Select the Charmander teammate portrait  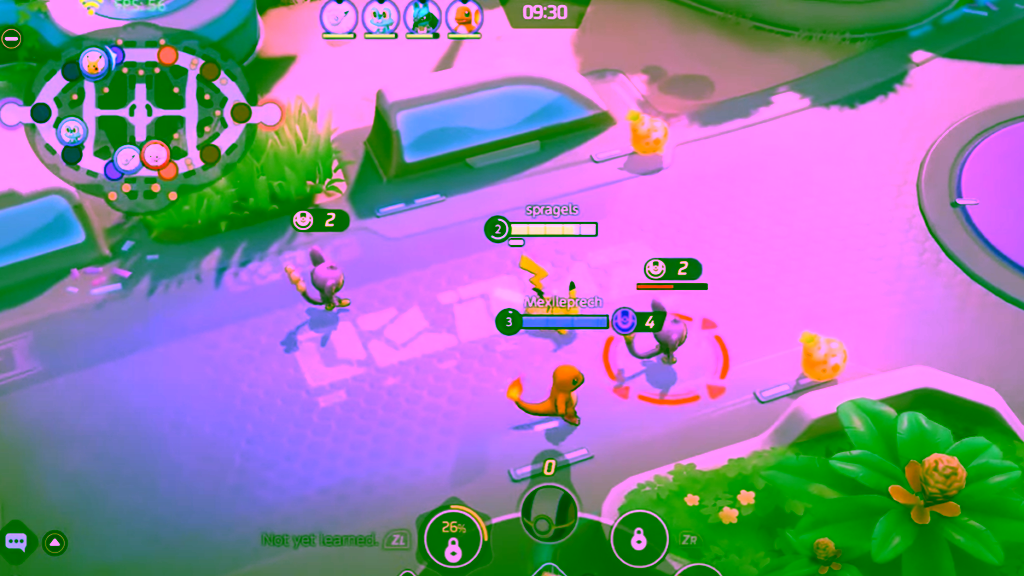pos(464,17)
